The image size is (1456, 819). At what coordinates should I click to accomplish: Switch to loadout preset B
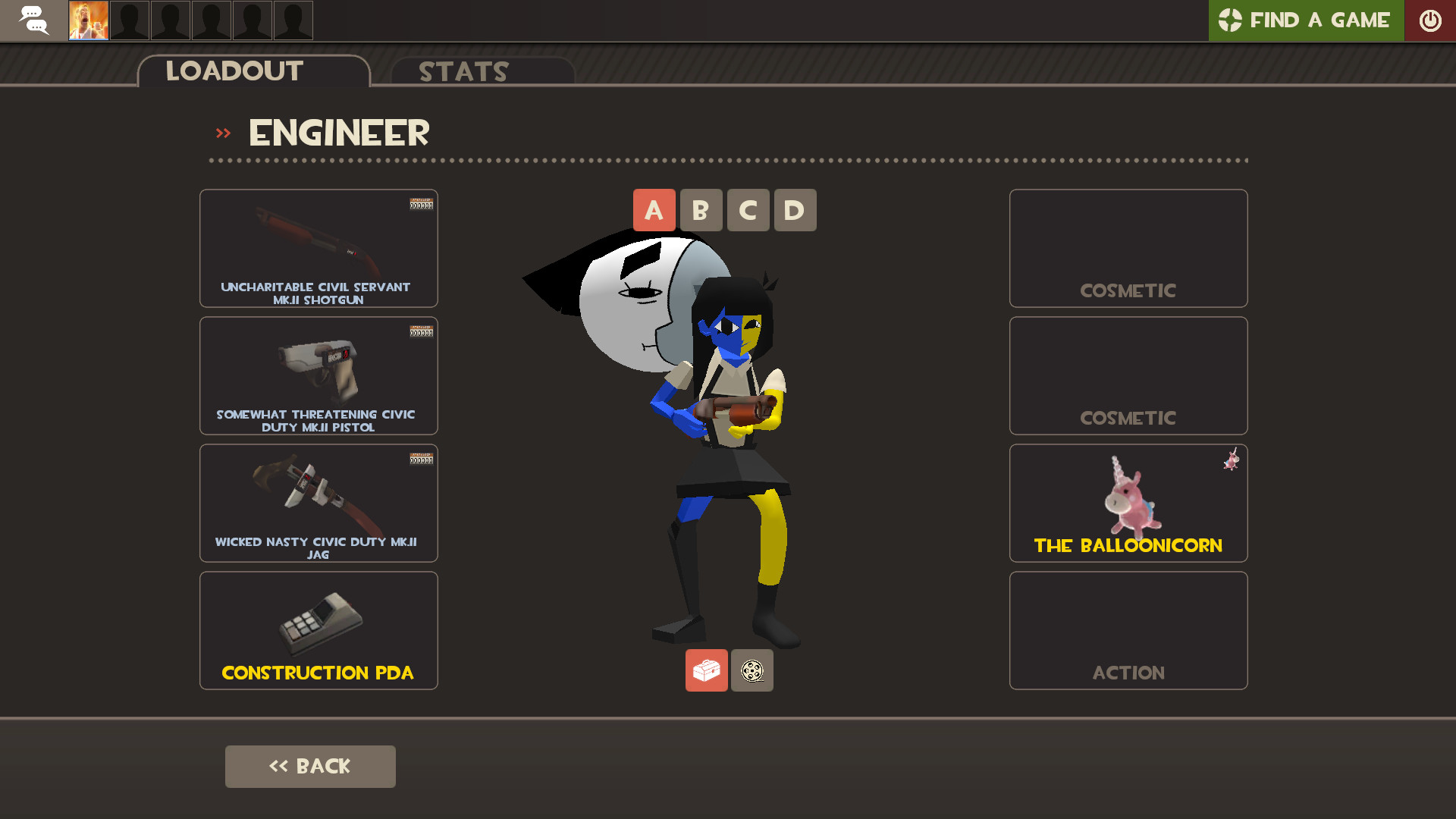point(701,210)
